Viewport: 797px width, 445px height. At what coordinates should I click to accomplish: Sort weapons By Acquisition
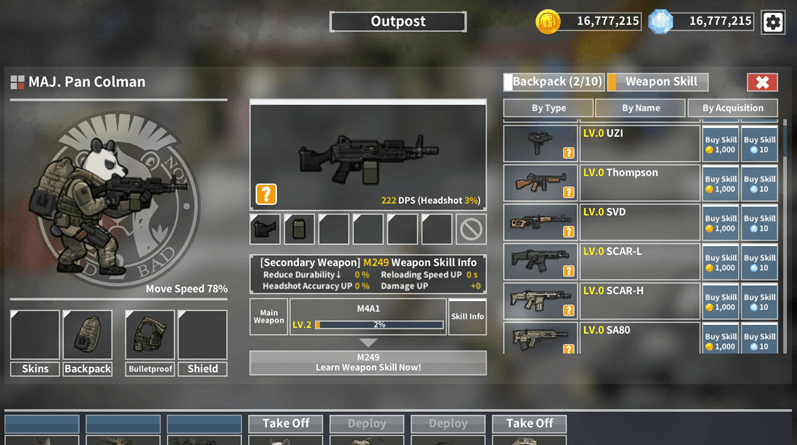pos(732,108)
